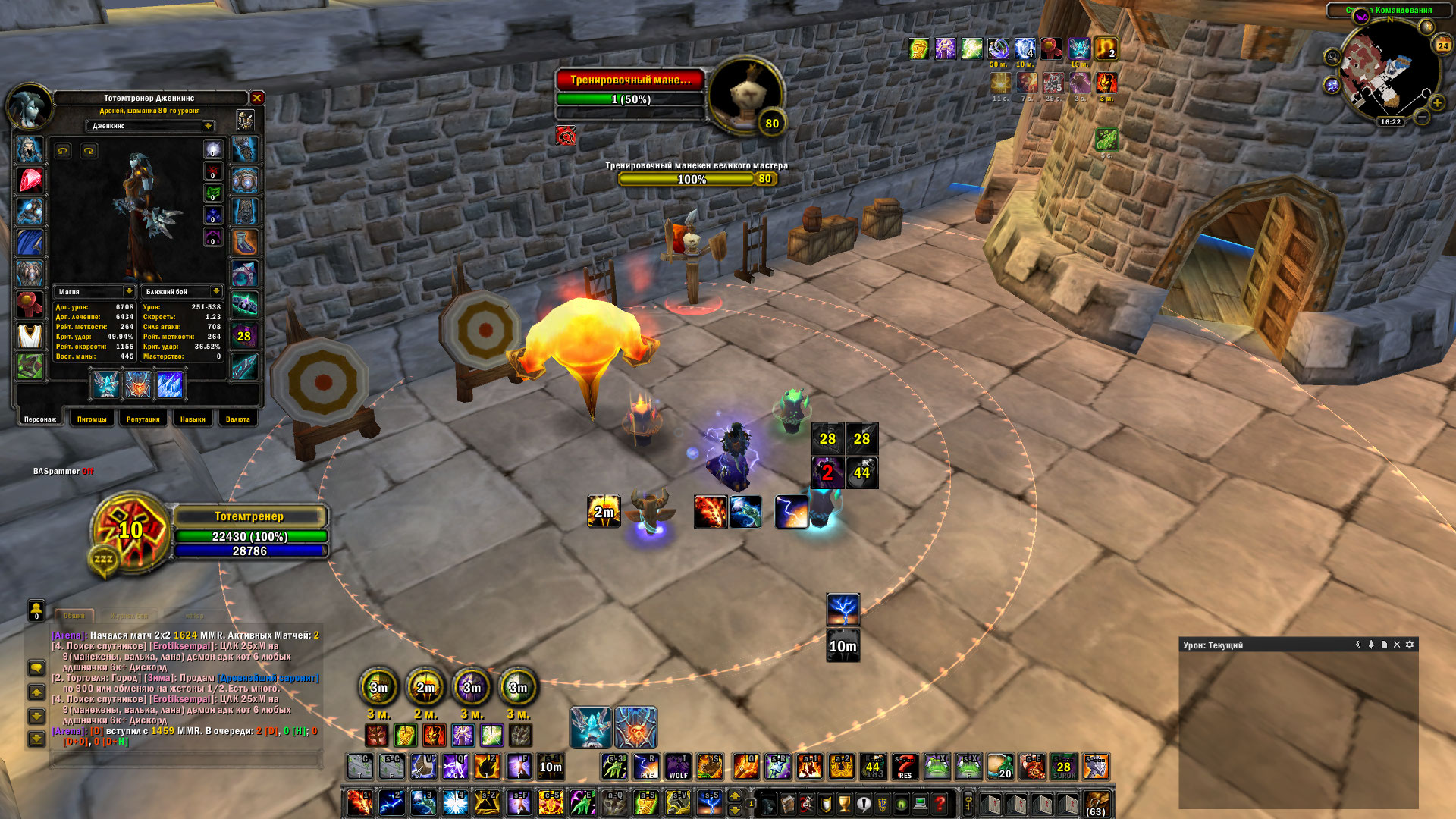The height and width of the screenshot is (819, 1456).
Task: Open the Питомцы tab
Action: [x=92, y=419]
